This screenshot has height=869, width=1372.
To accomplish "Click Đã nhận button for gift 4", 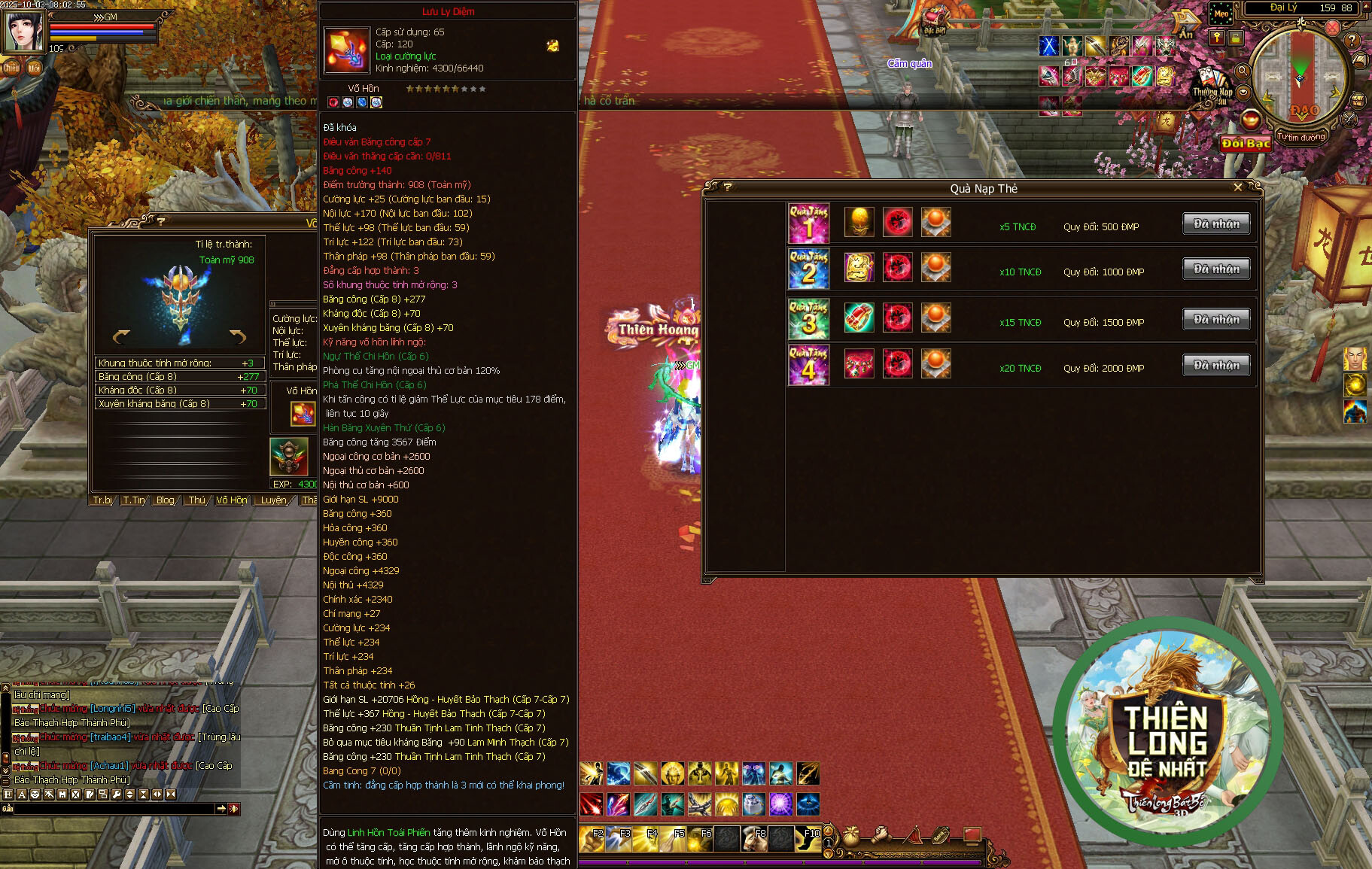I will (x=1216, y=366).
